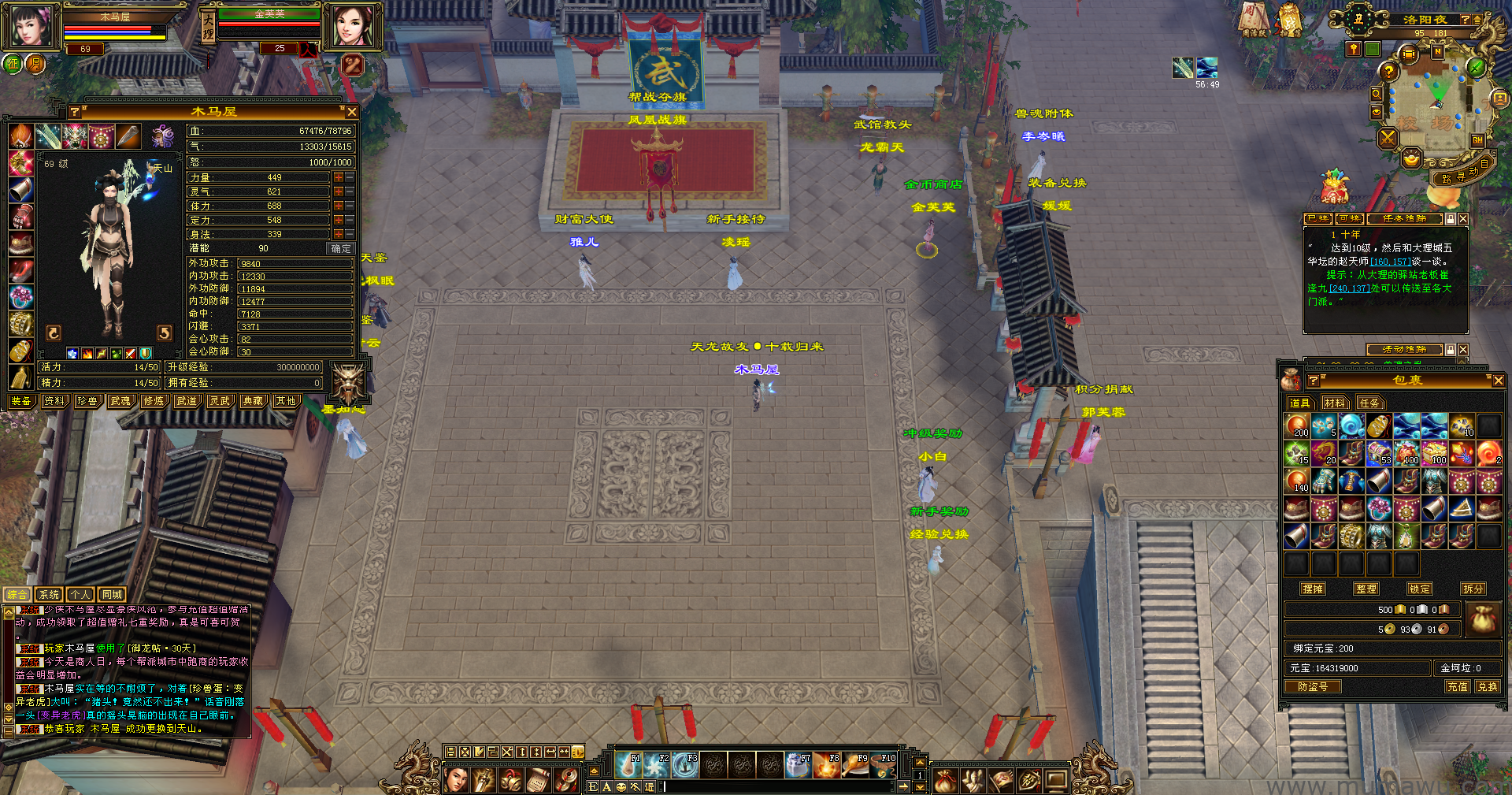This screenshot has width=1512, height=795.
Task: Switch chat to the 系统 tab
Action: (49, 595)
